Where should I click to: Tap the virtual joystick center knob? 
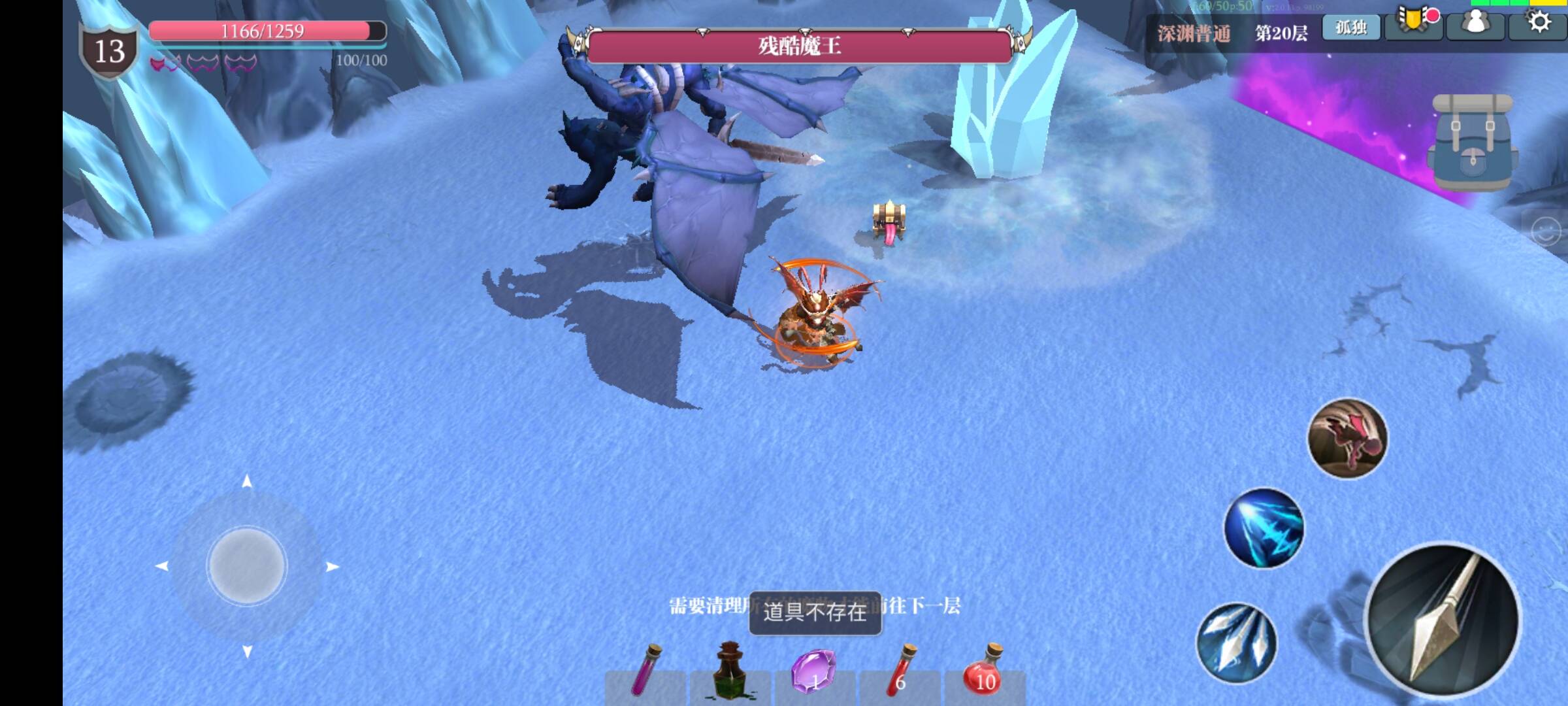coord(246,565)
